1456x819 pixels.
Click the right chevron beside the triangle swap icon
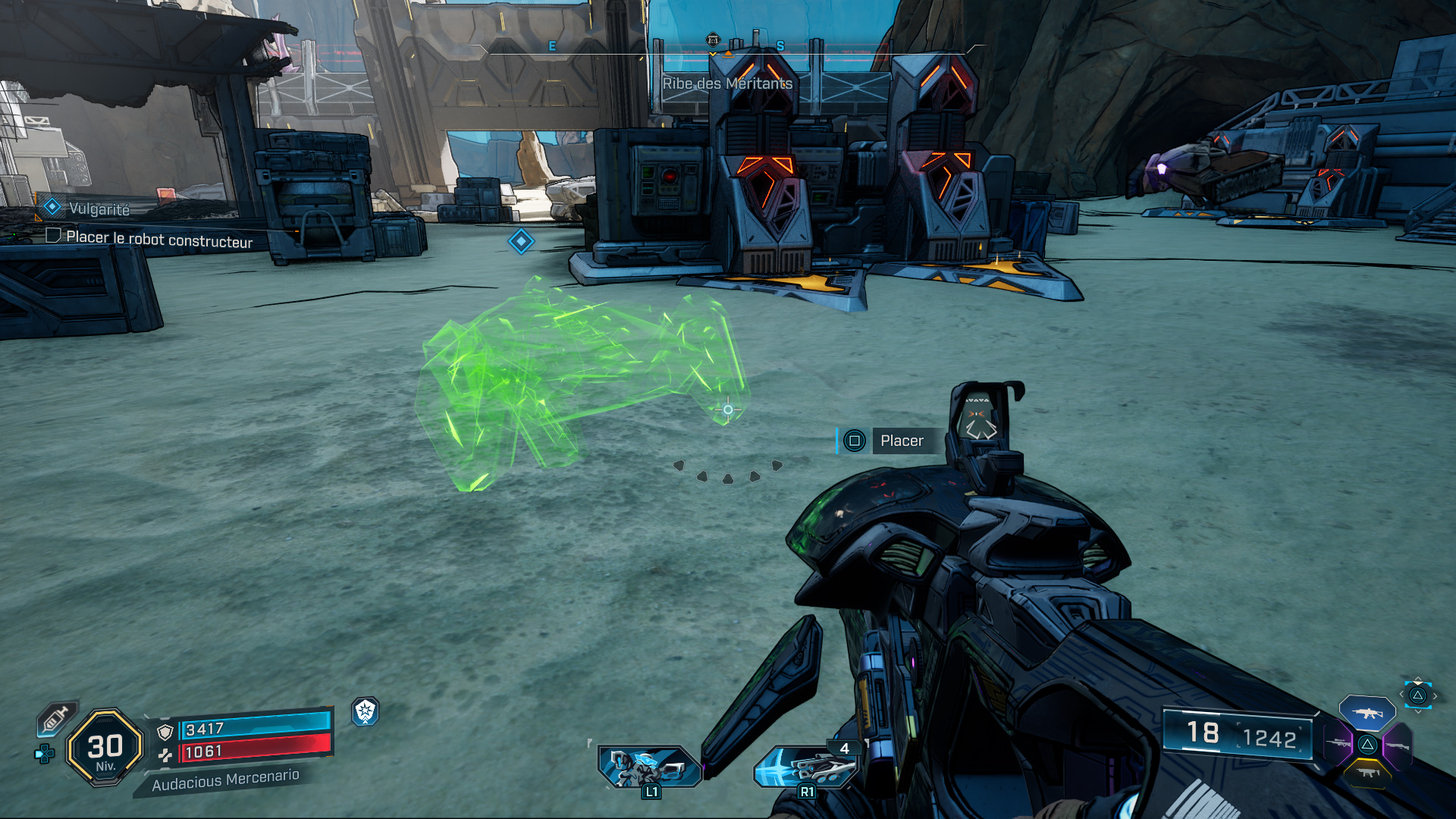coord(1436,695)
